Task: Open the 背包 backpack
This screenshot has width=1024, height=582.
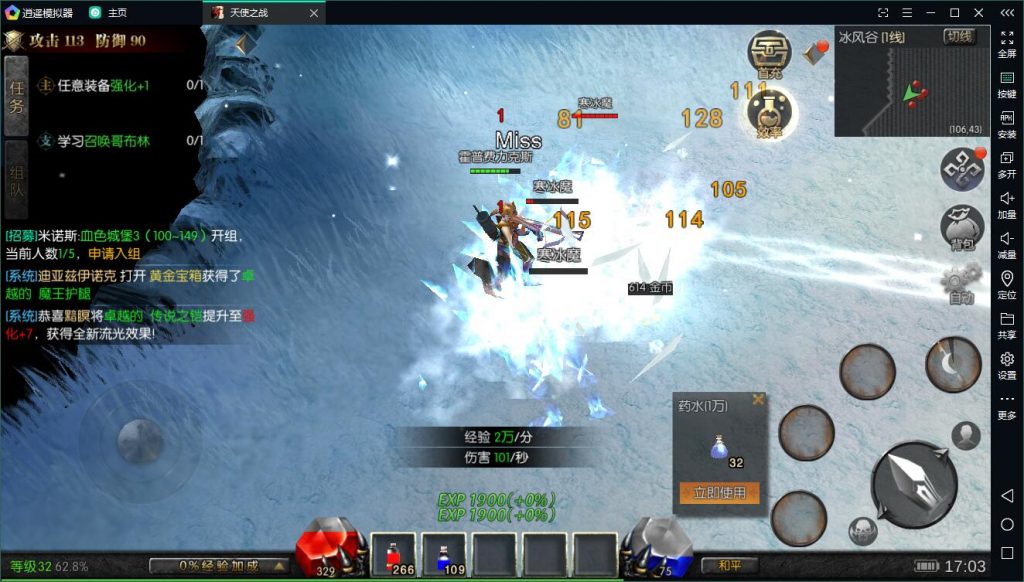Action: (x=963, y=228)
